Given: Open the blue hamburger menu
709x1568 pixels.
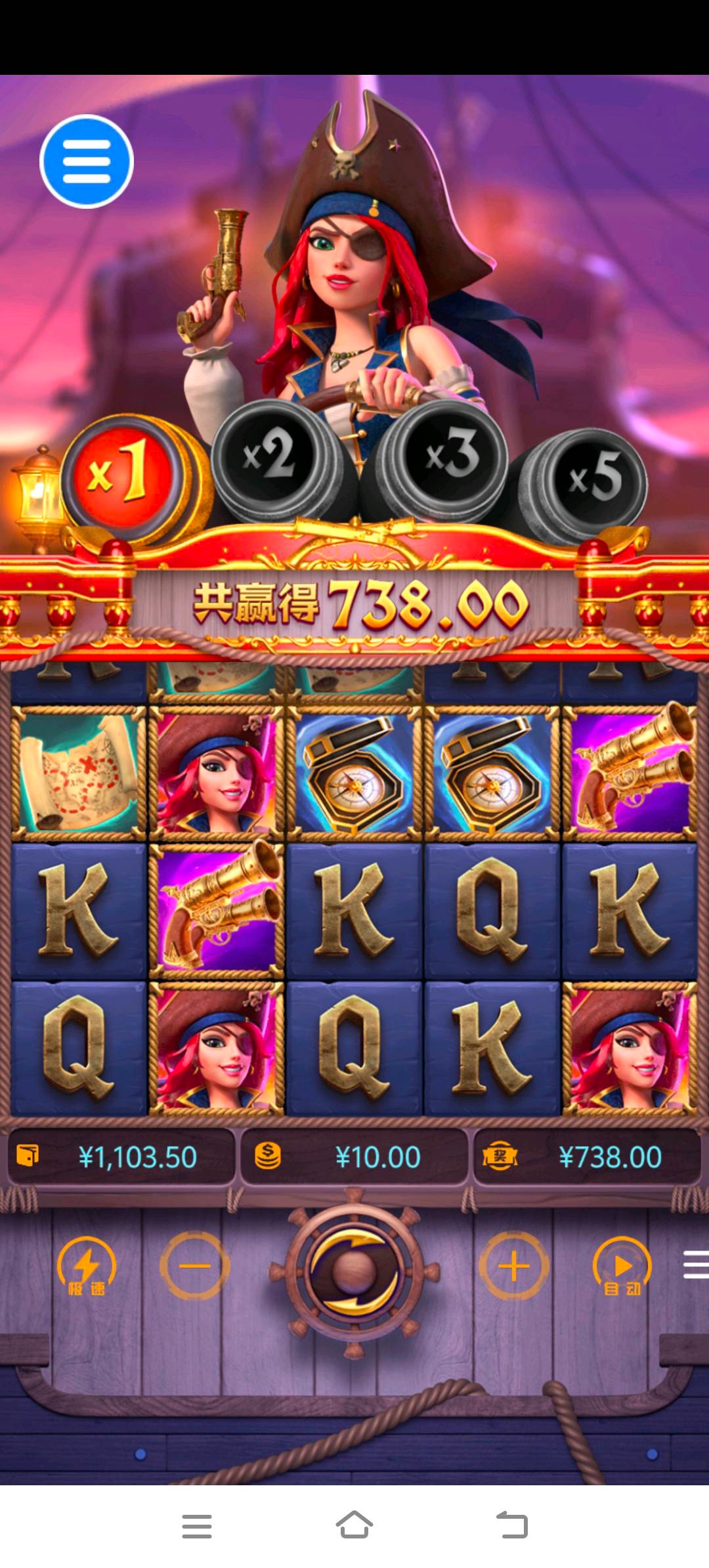Looking at the screenshot, I should 87,162.
